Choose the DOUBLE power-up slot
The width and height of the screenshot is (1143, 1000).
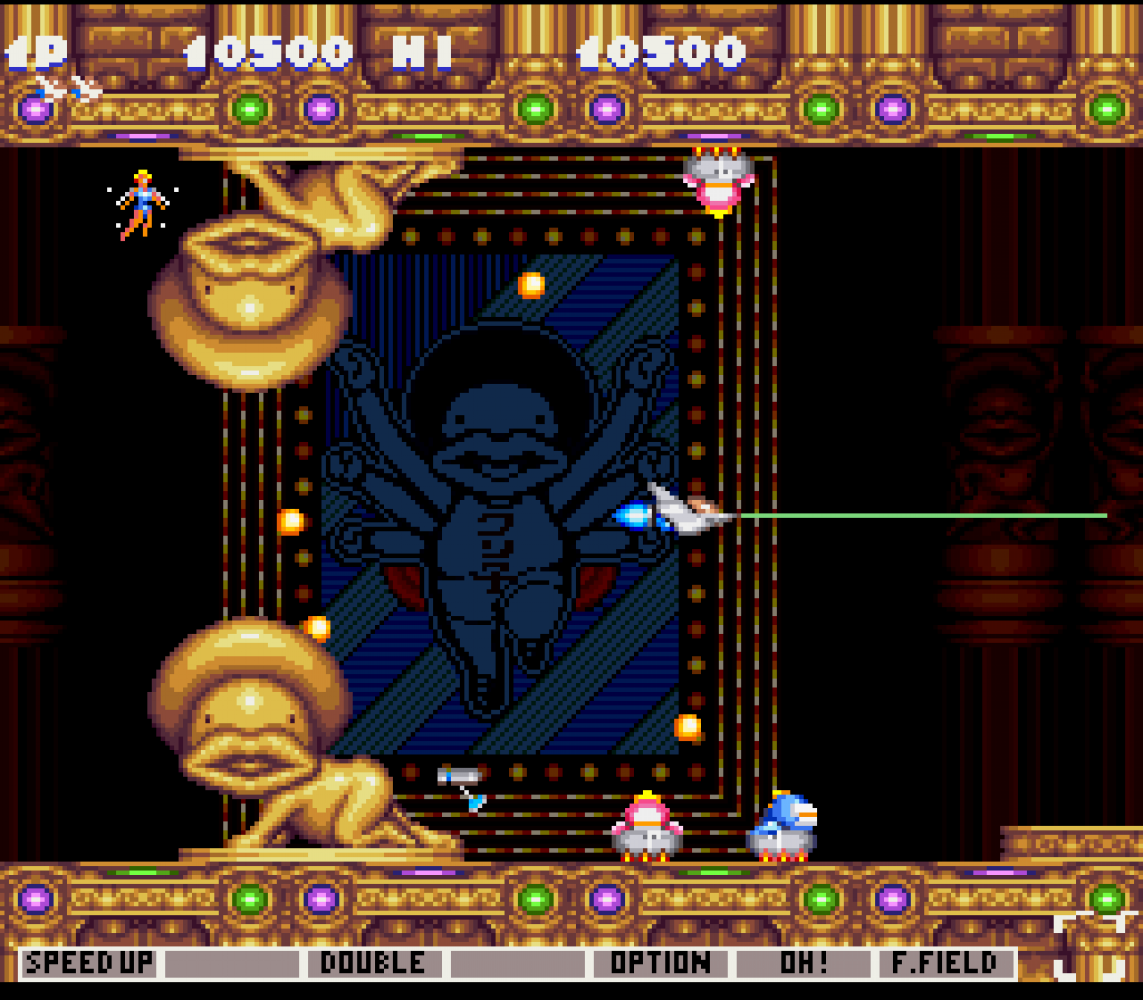tap(373, 964)
